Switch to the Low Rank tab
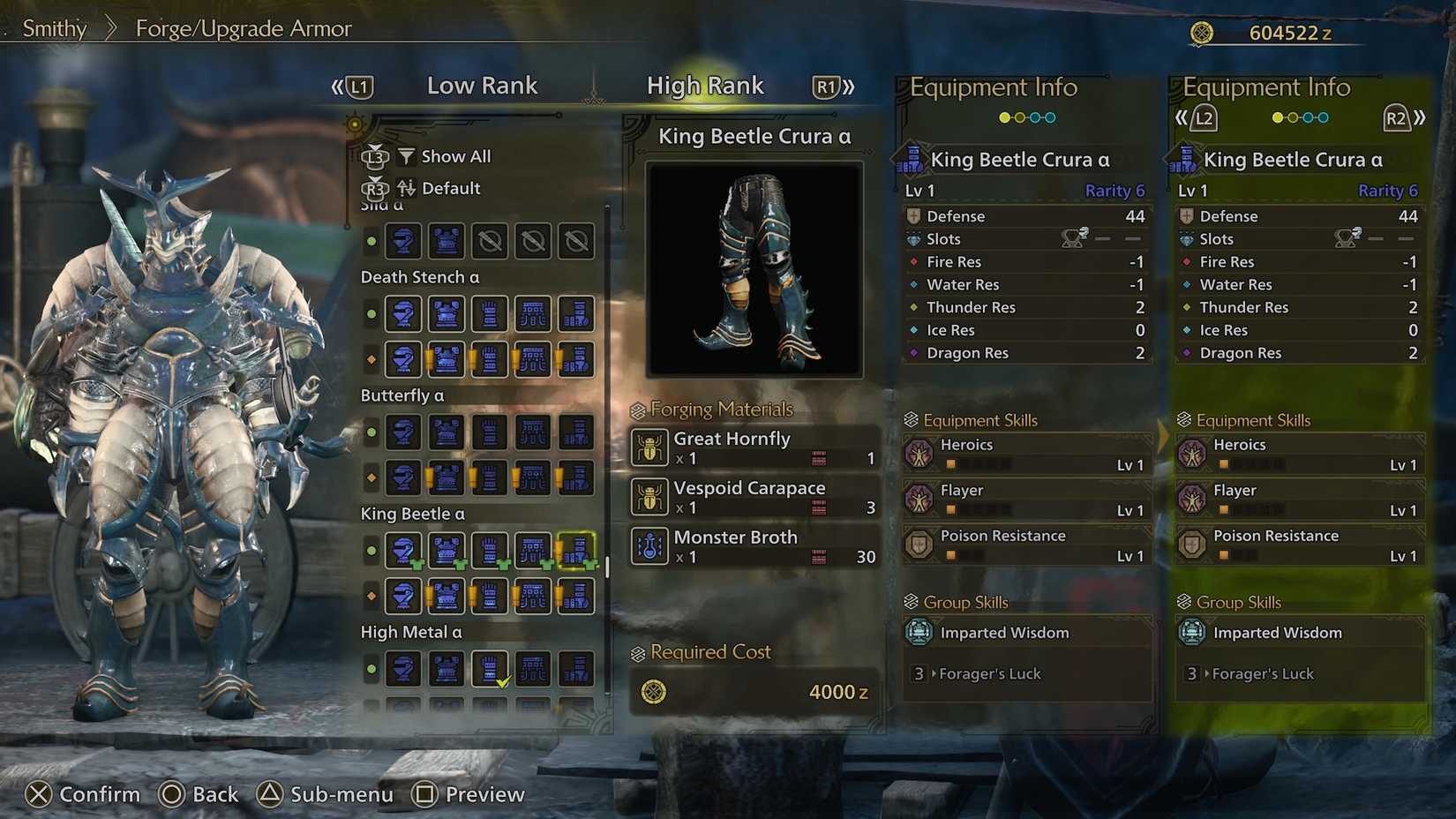The height and width of the screenshot is (819, 1456). 482,86
